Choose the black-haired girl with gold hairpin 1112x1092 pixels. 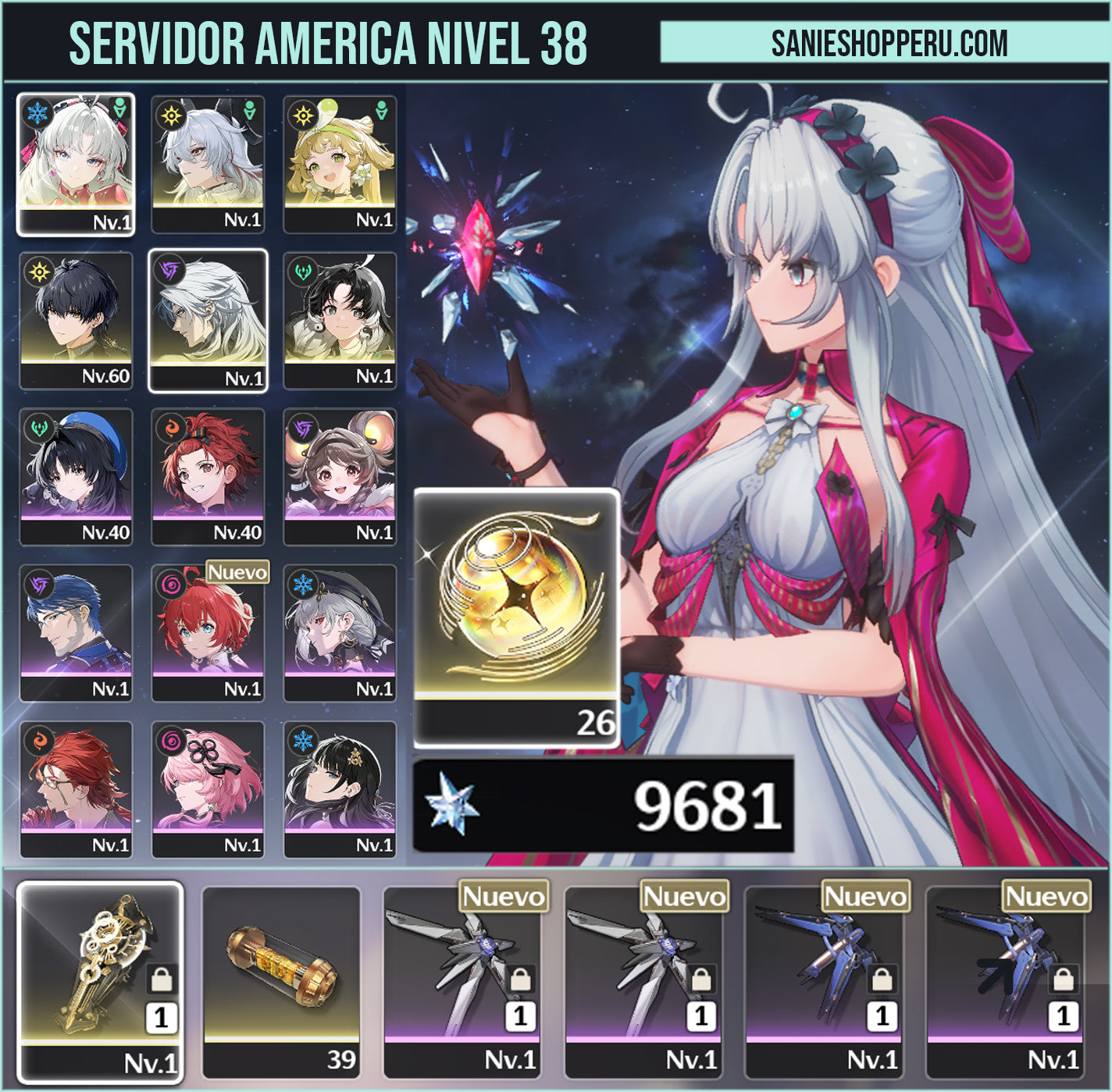pyautogui.click(x=340, y=788)
